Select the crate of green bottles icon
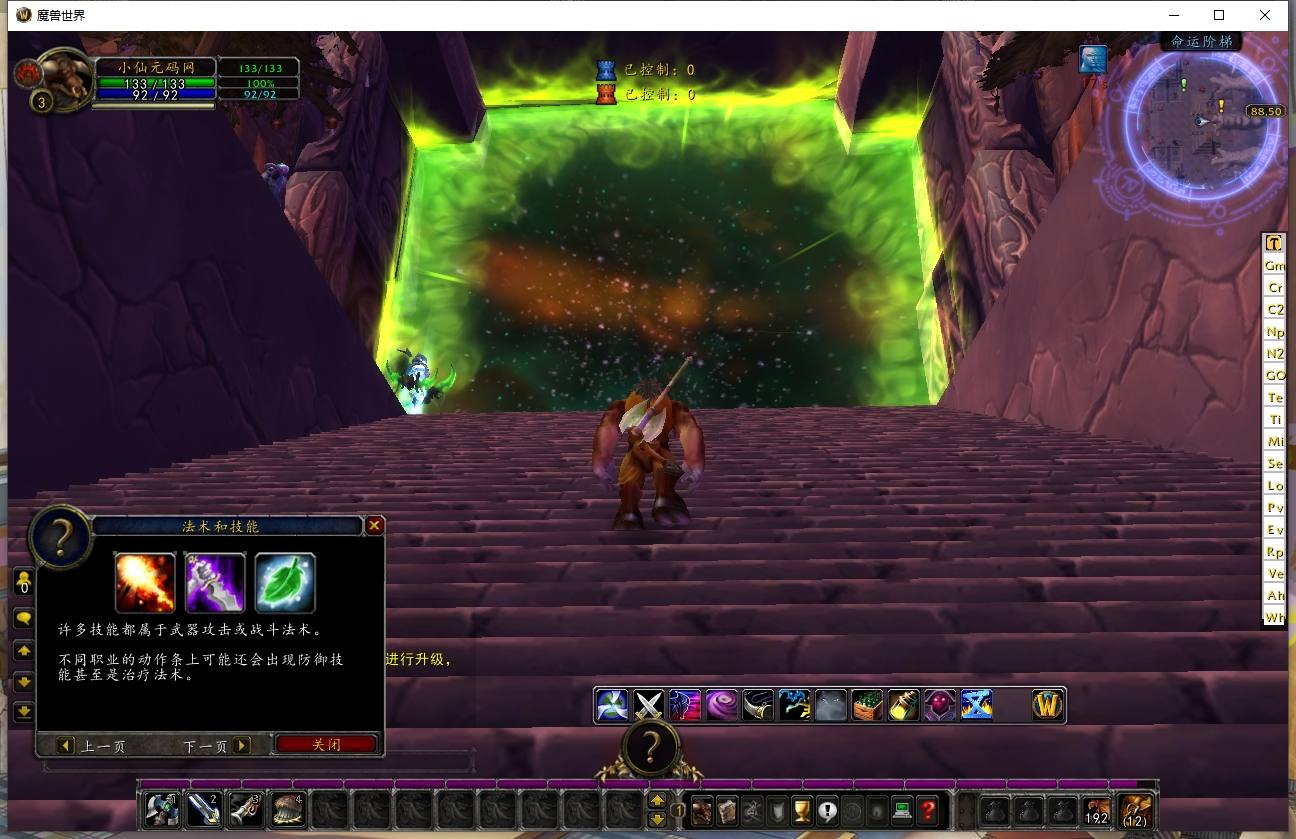This screenshot has width=1296, height=839. pos(867,705)
